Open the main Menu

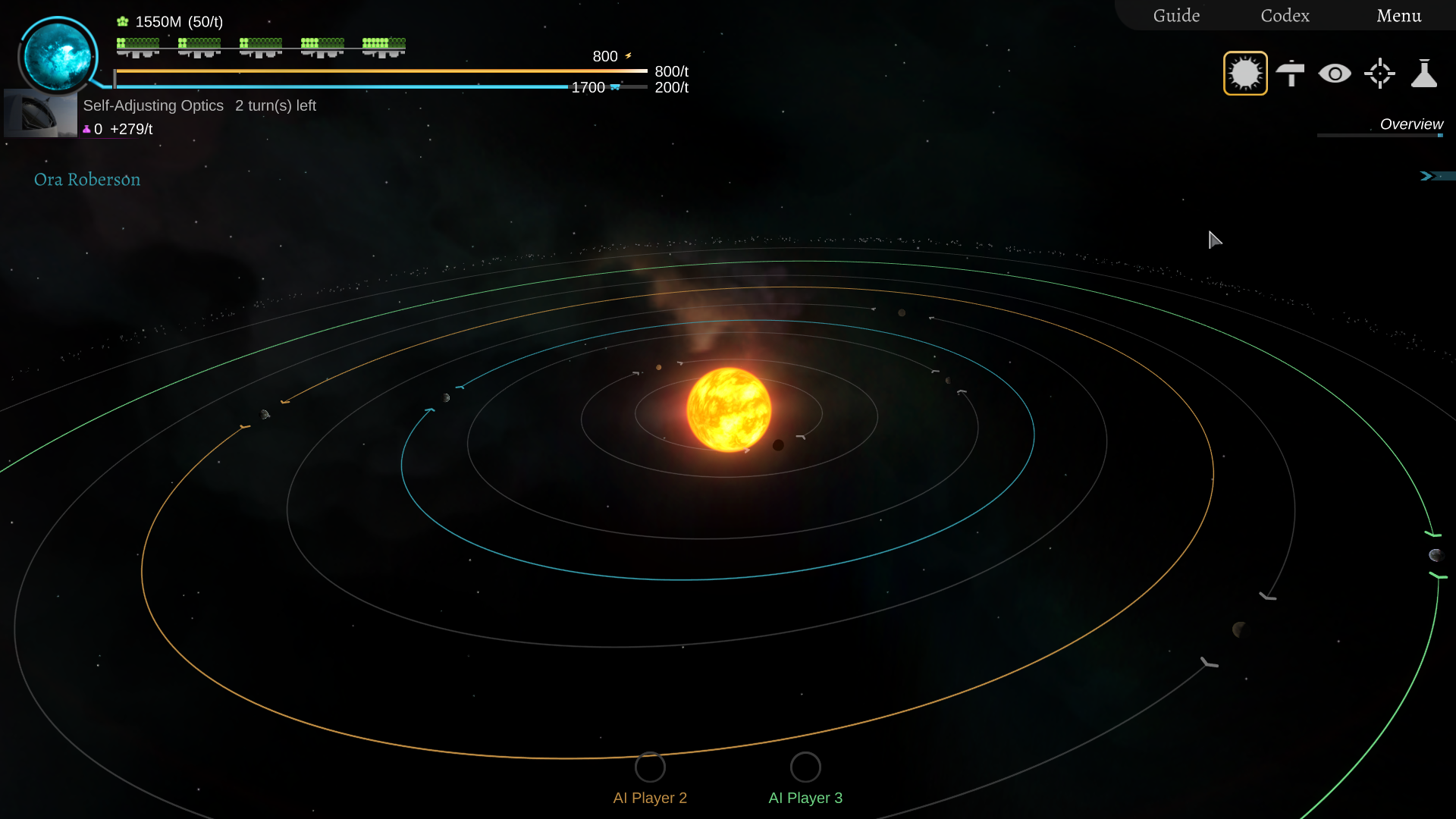click(1398, 16)
